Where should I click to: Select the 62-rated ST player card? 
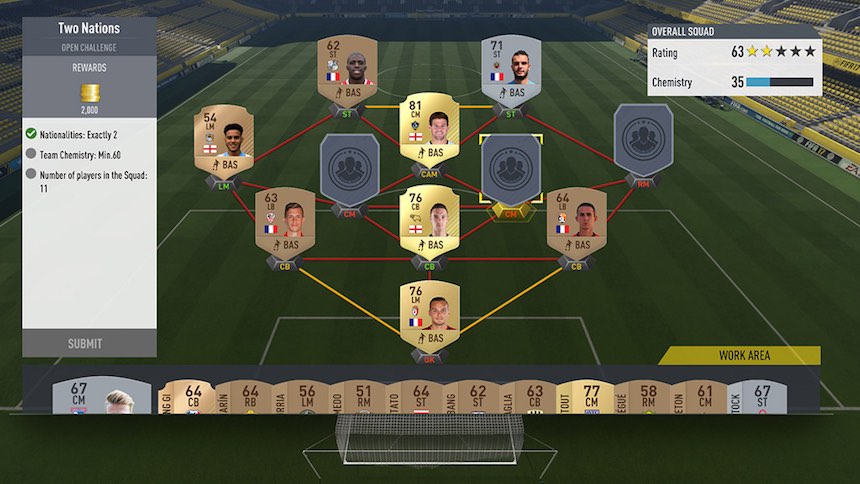[347, 70]
